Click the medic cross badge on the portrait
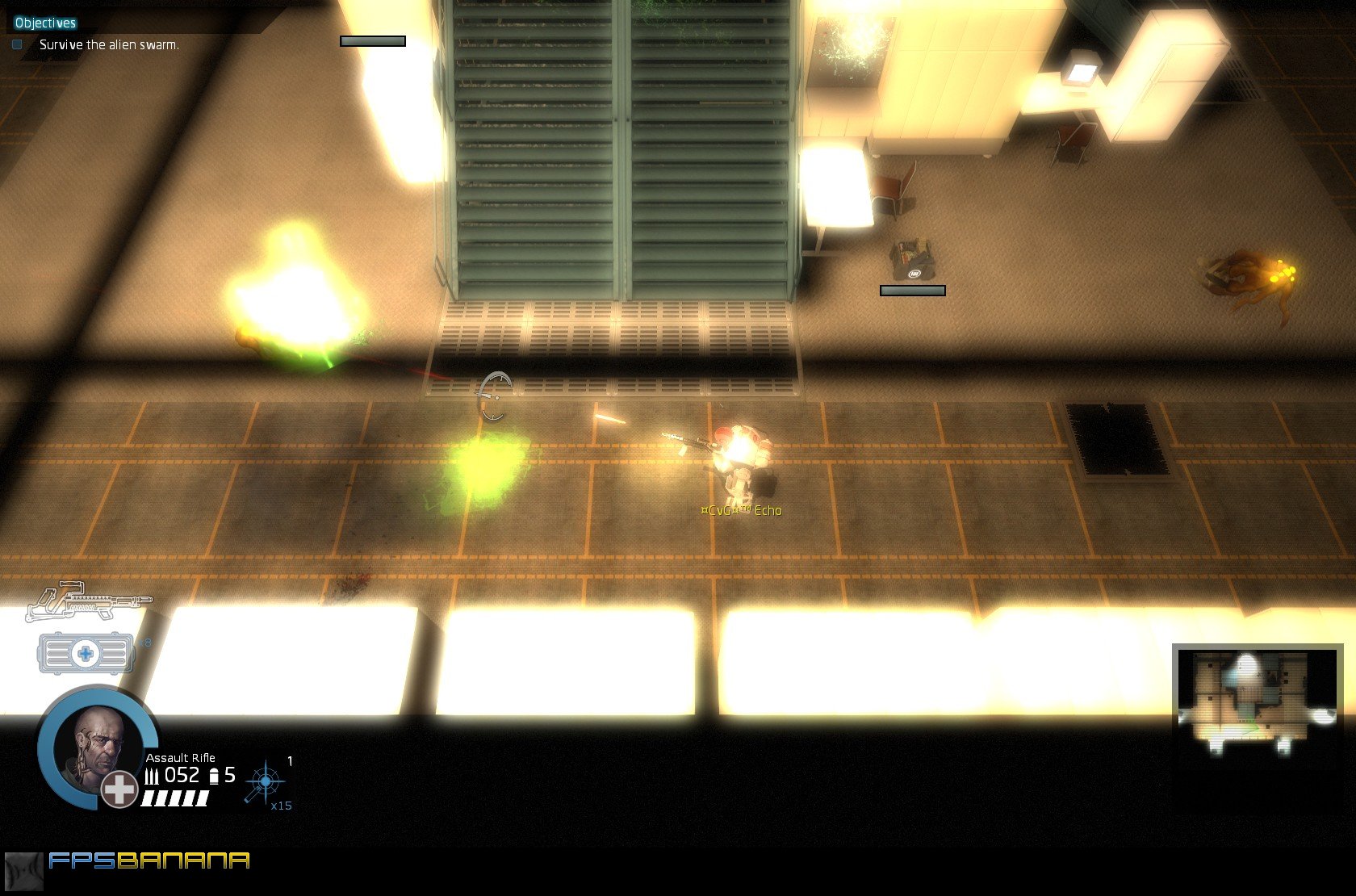 (x=117, y=791)
